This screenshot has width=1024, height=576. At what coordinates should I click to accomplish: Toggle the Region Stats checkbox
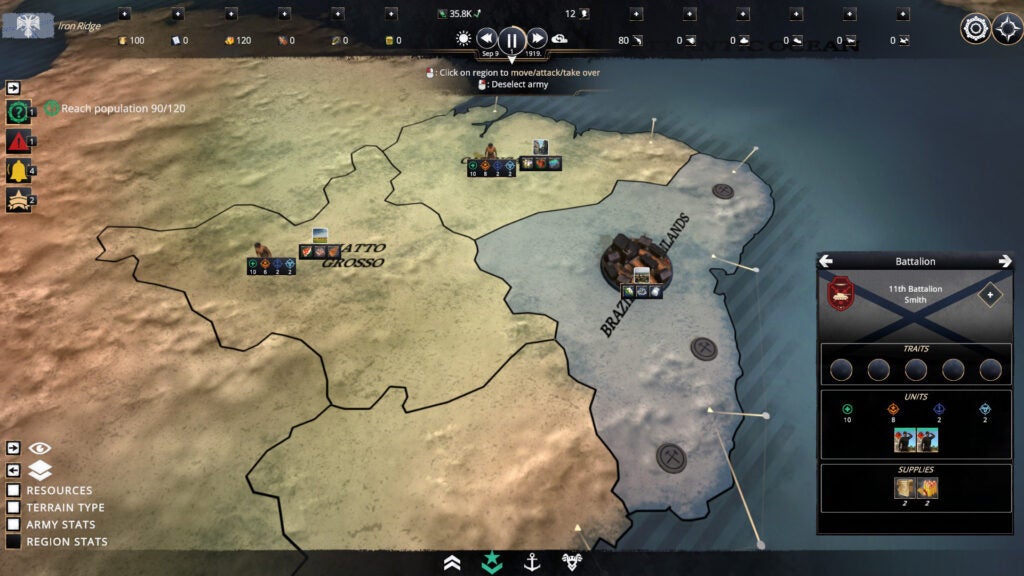[x=14, y=542]
